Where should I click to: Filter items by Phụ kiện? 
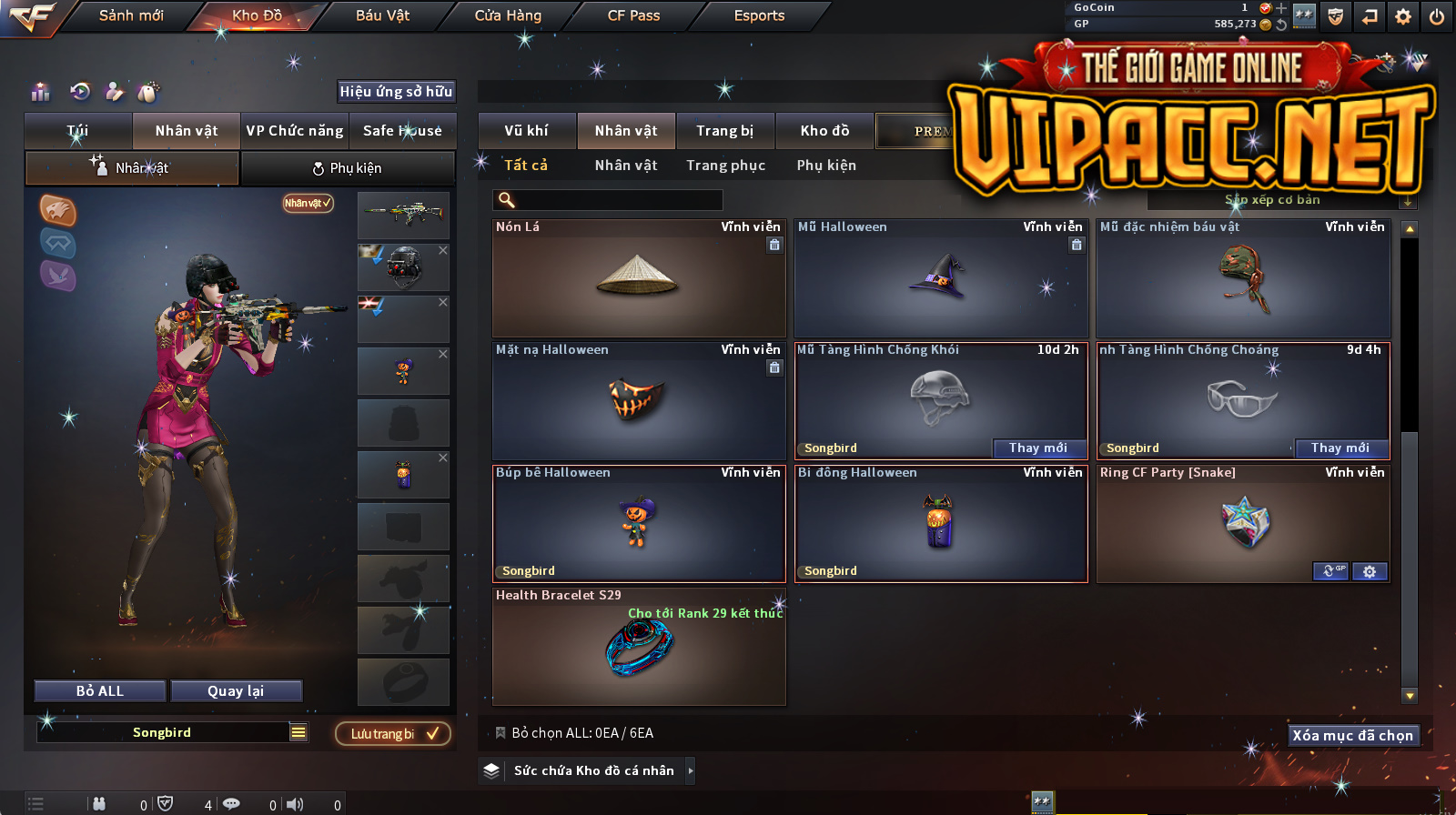826,166
